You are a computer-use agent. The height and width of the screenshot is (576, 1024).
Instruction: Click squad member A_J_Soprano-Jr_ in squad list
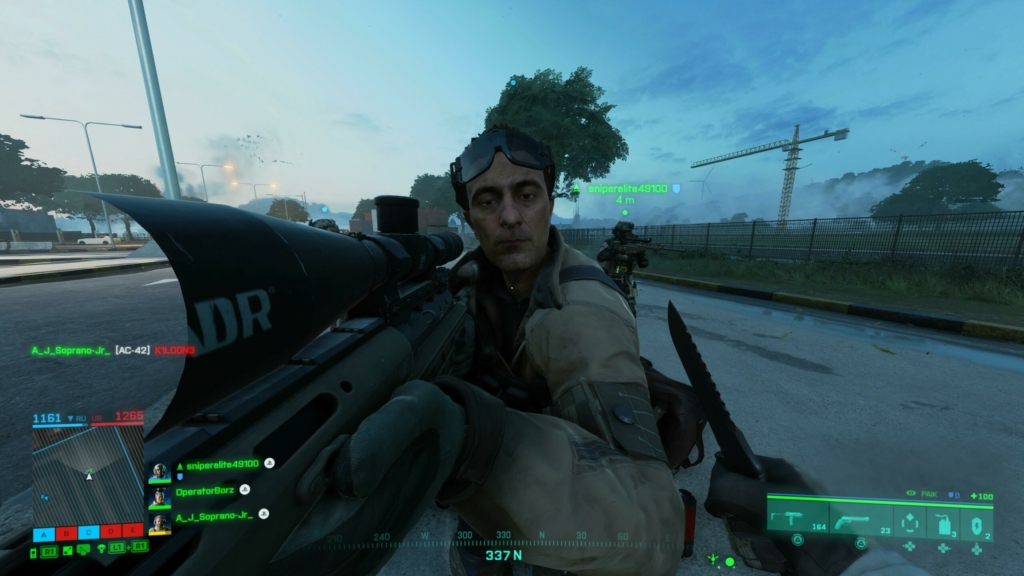point(213,515)
